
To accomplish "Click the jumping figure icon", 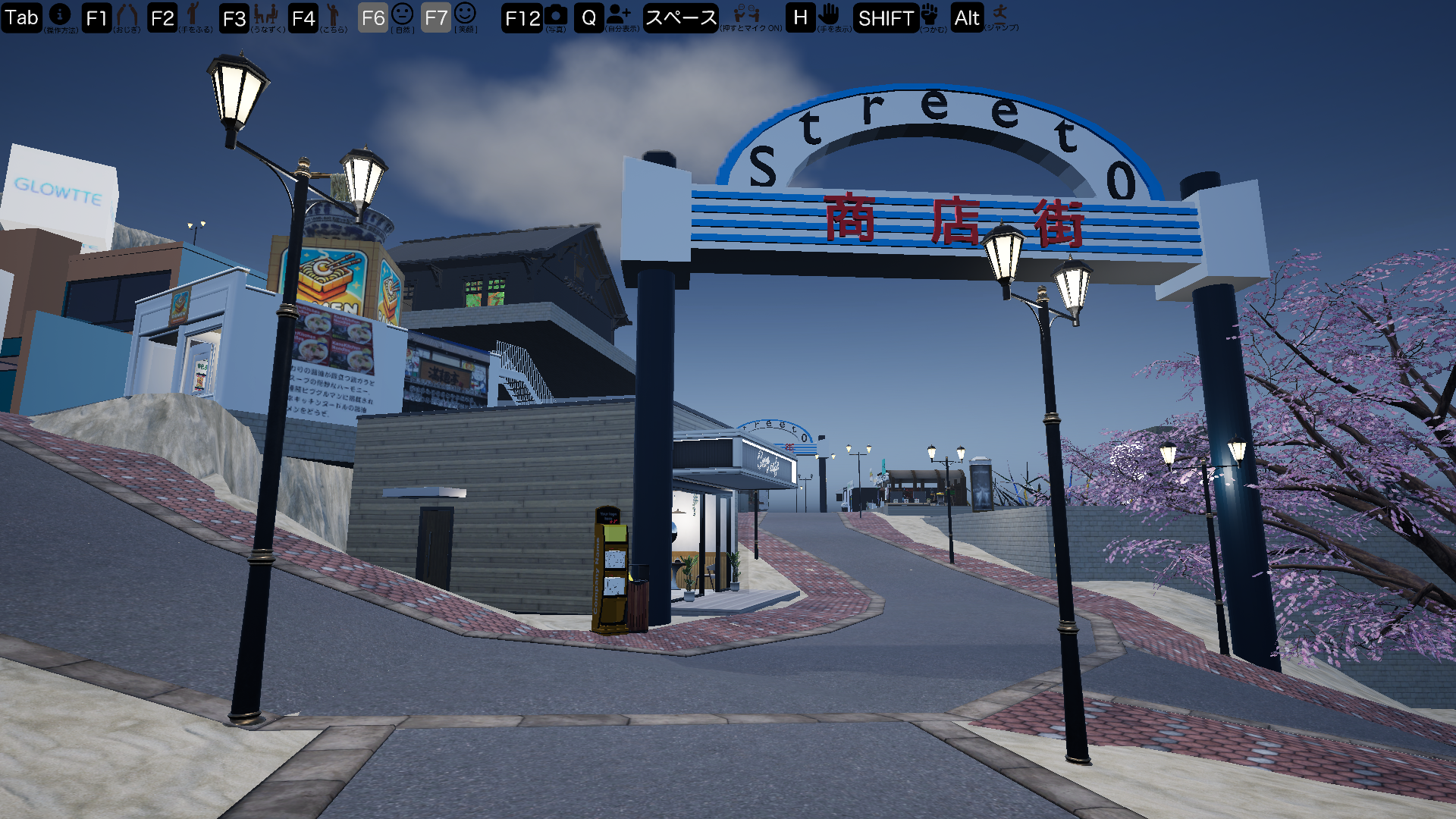I will tap(1000, 12).
